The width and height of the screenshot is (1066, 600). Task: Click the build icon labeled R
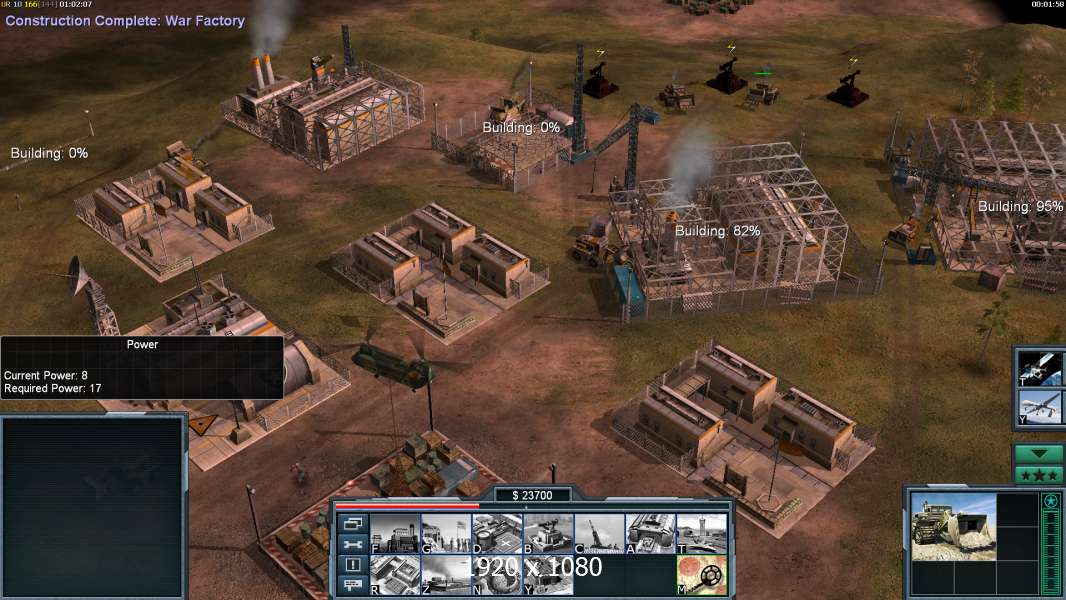click(395, 575)
